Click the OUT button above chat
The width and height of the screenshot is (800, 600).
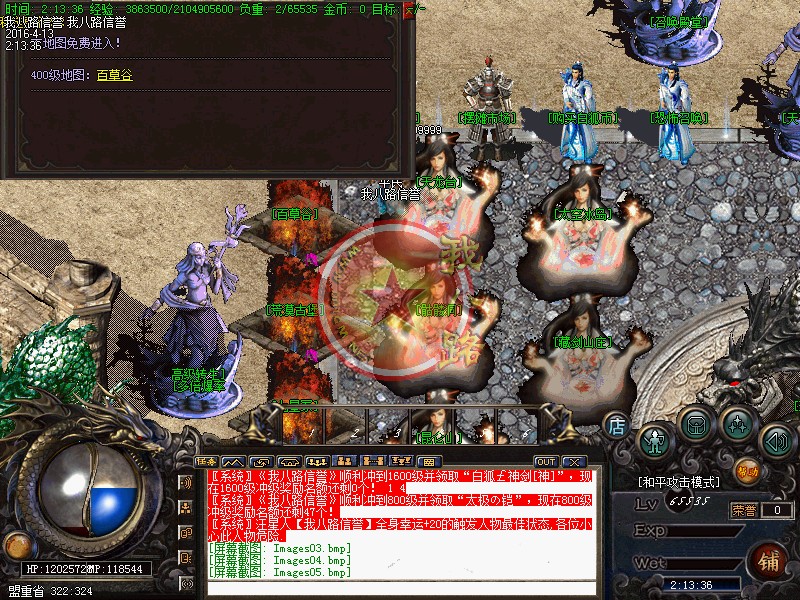(x=545, y=461)
